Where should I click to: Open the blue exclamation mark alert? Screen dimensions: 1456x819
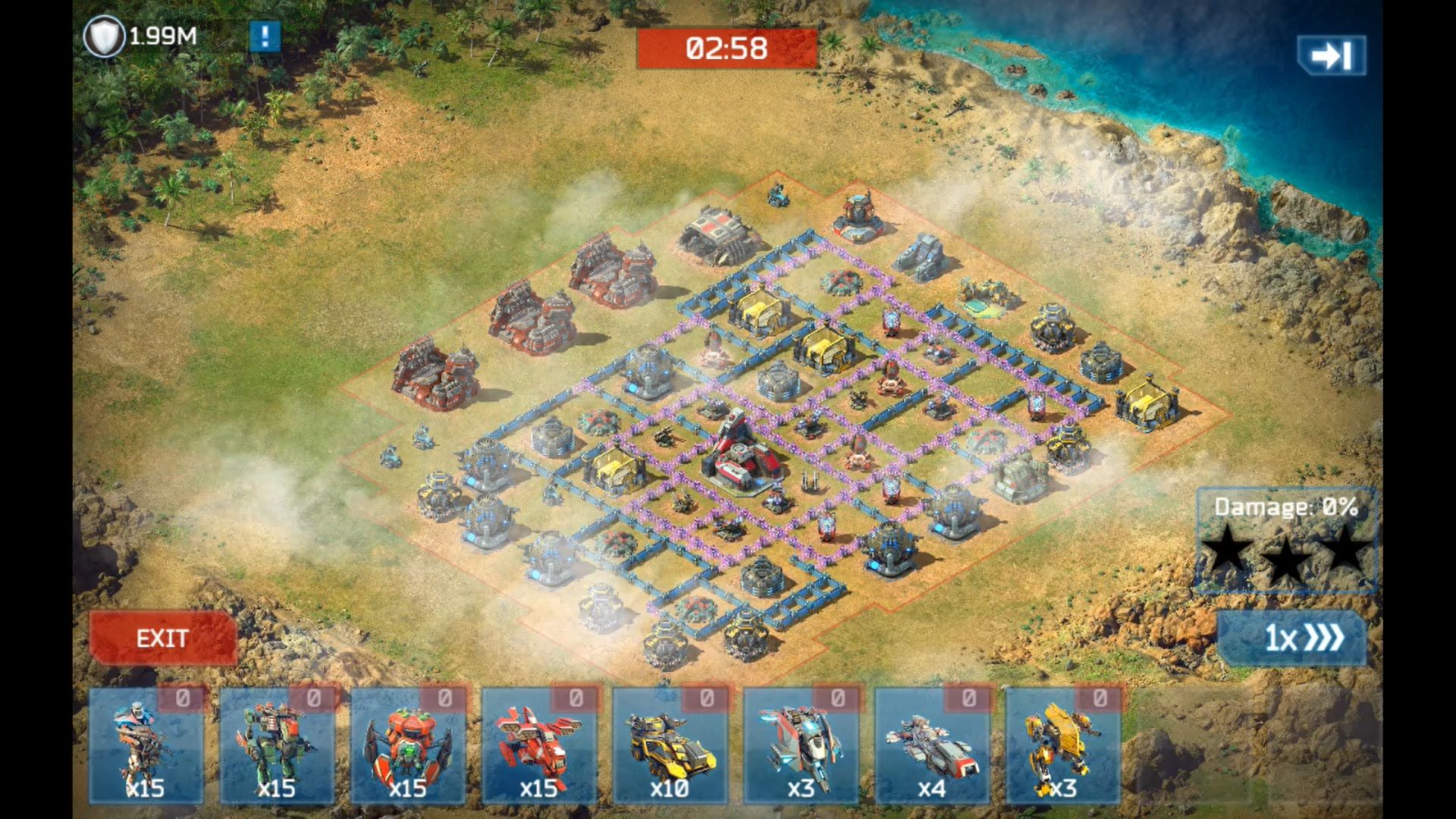coord(265,36)
